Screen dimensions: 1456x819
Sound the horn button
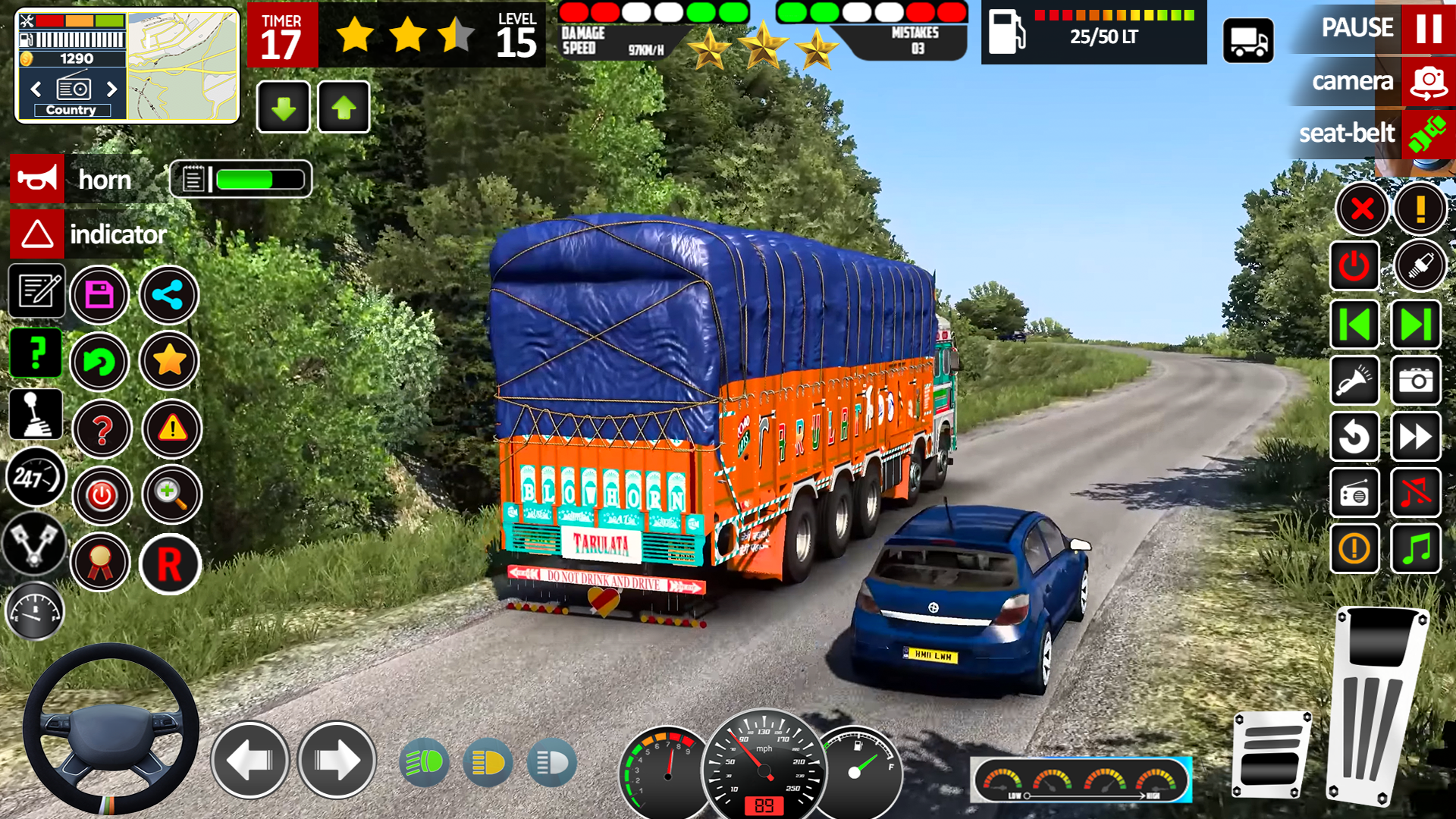tap(37, 180)
